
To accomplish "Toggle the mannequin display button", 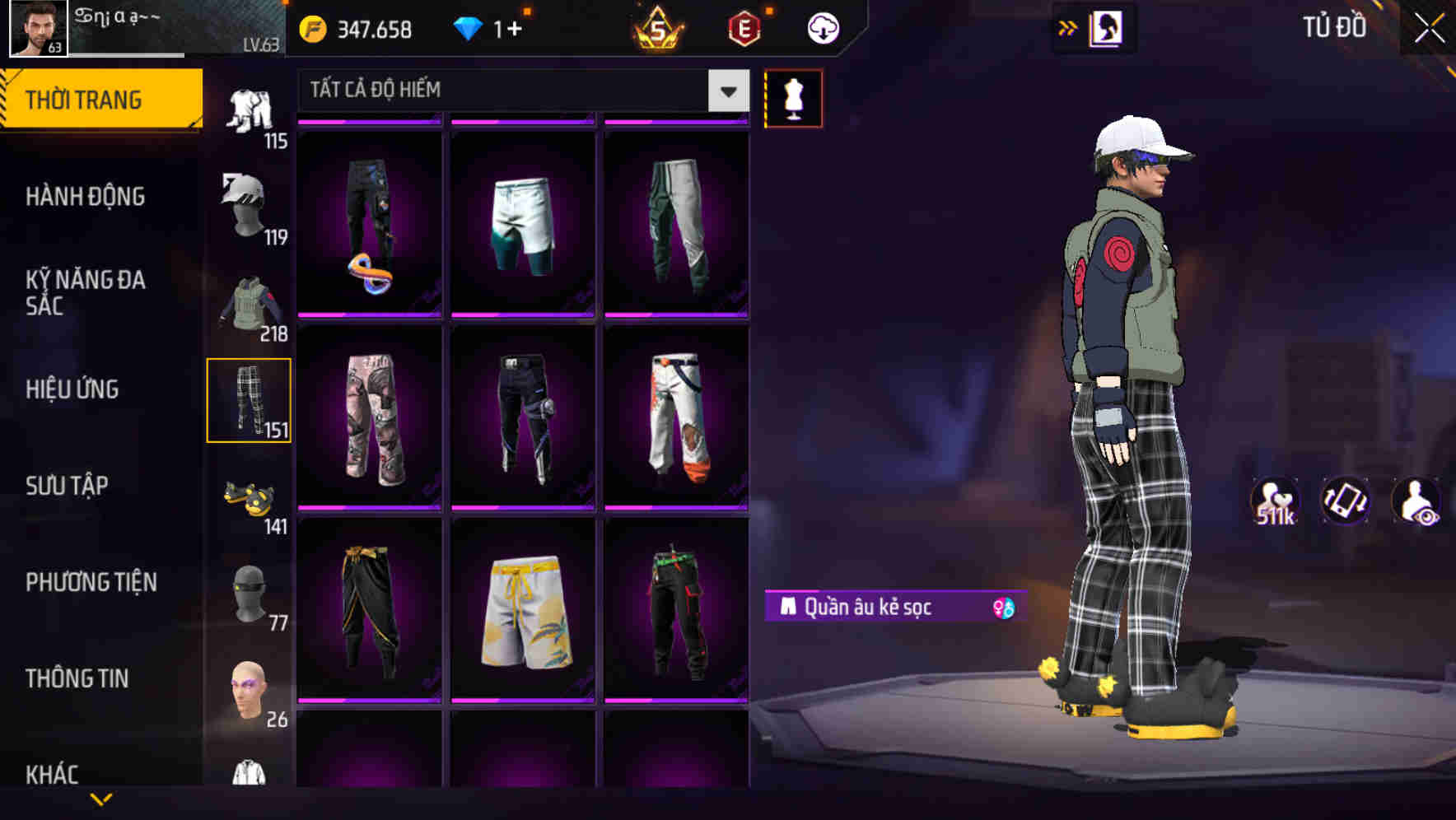I will (x=793, y=97).
